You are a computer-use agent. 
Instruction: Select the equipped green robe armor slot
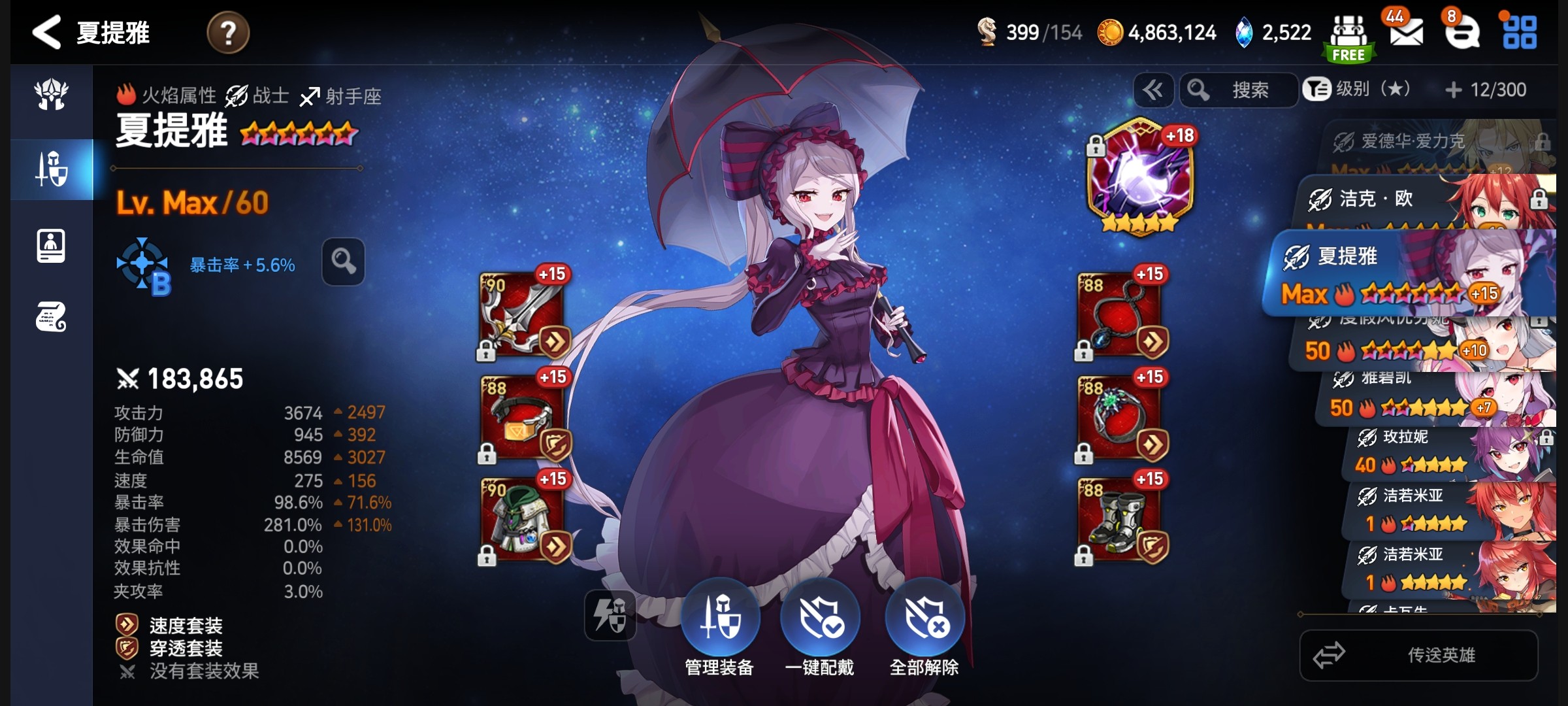523,520
